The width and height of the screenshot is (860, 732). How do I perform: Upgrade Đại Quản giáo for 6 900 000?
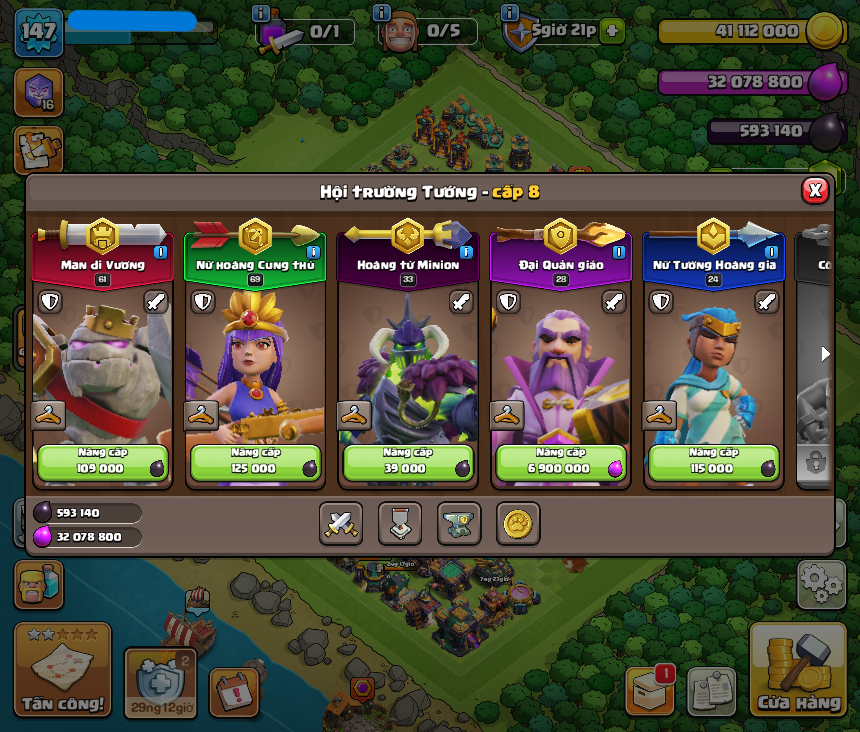(561, 462)
